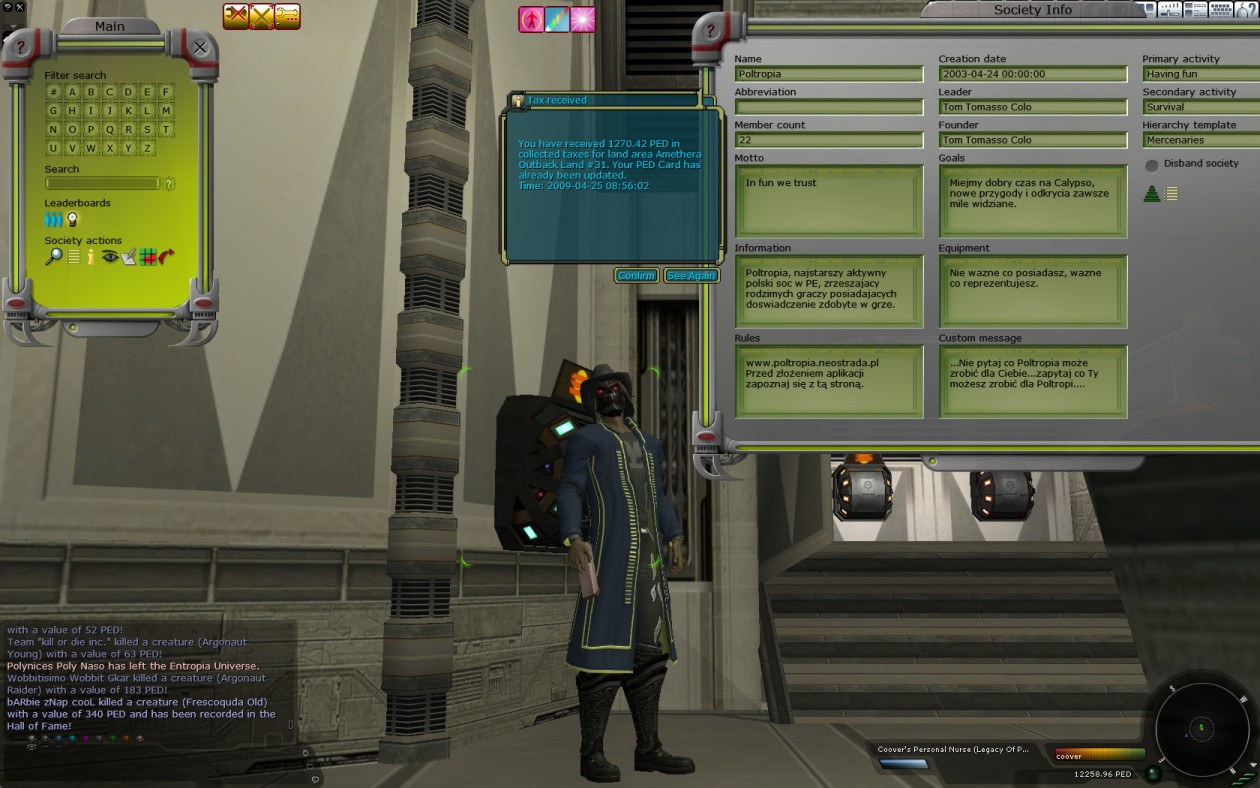Click the magnifying glass society action

[x=53, y=257]
